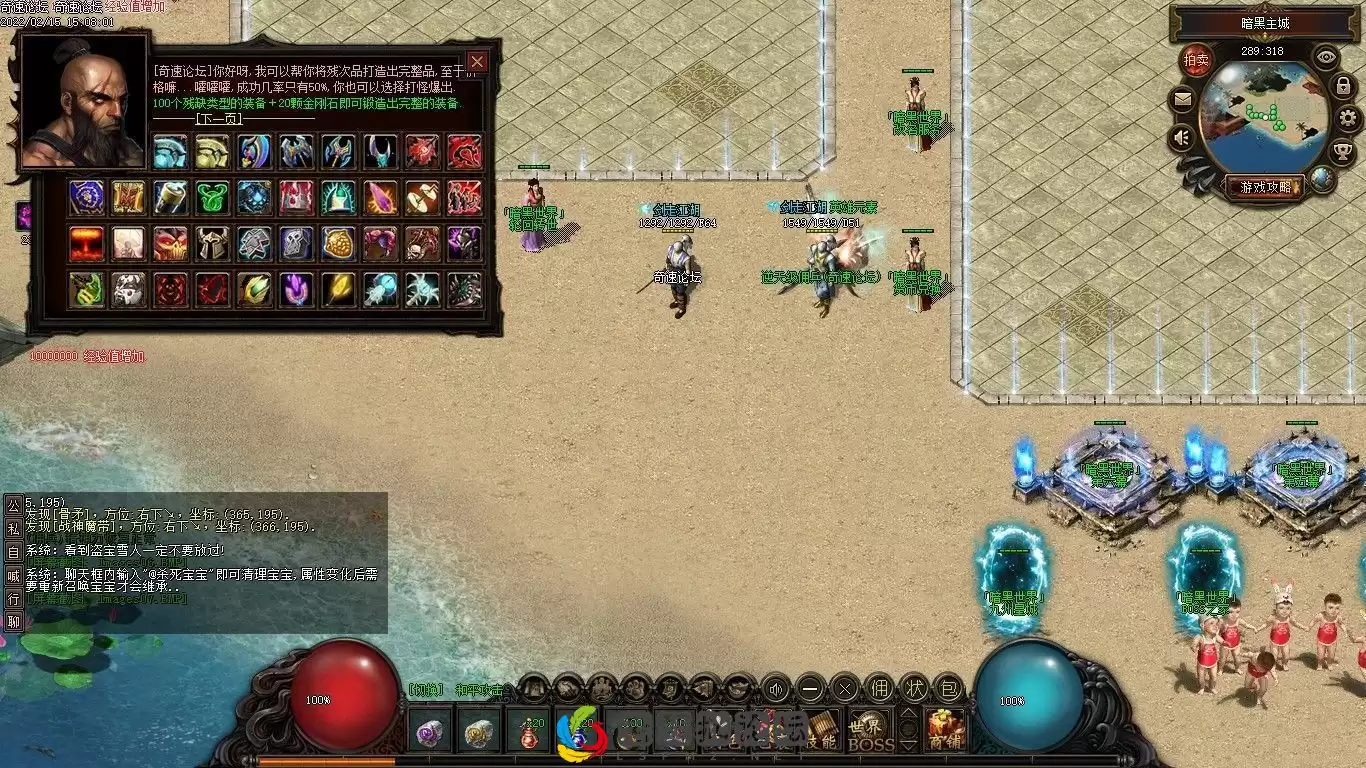This screenshot has height=768, width=1366.
Task: Toggle the eye visibility button by minimap
Action: (x=1326, y=57)
